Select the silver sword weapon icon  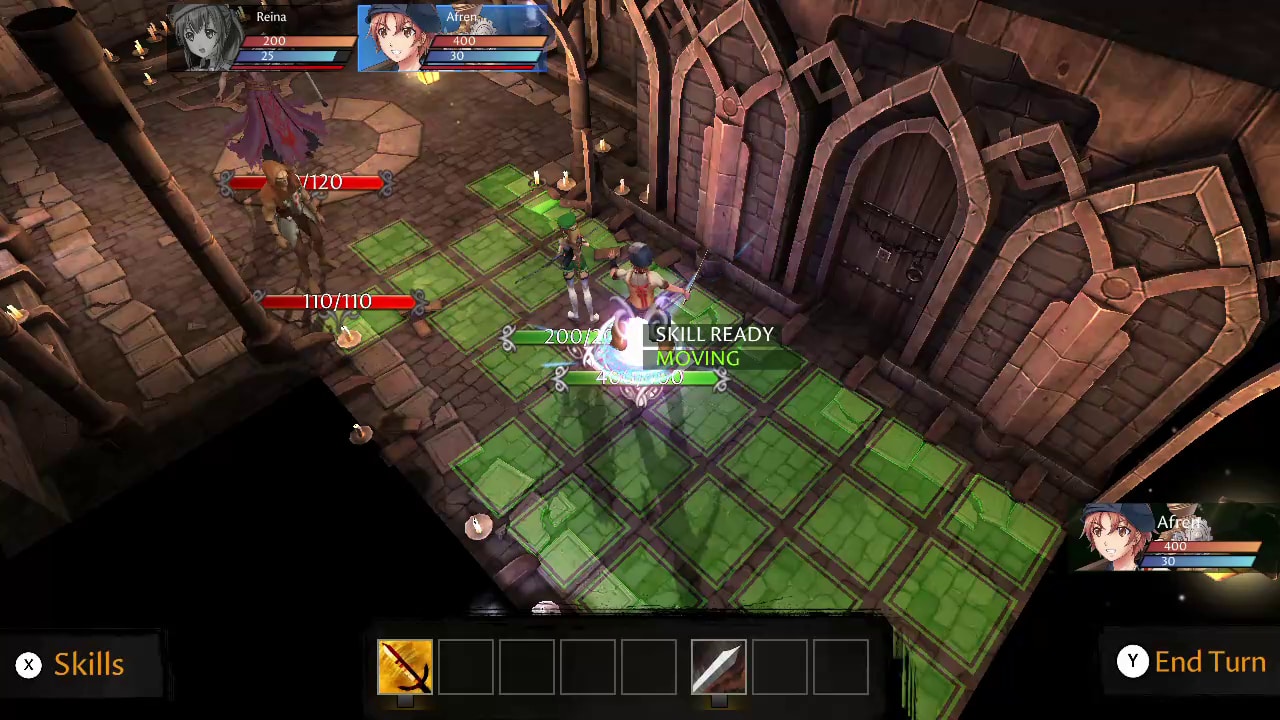coord(717,666)
